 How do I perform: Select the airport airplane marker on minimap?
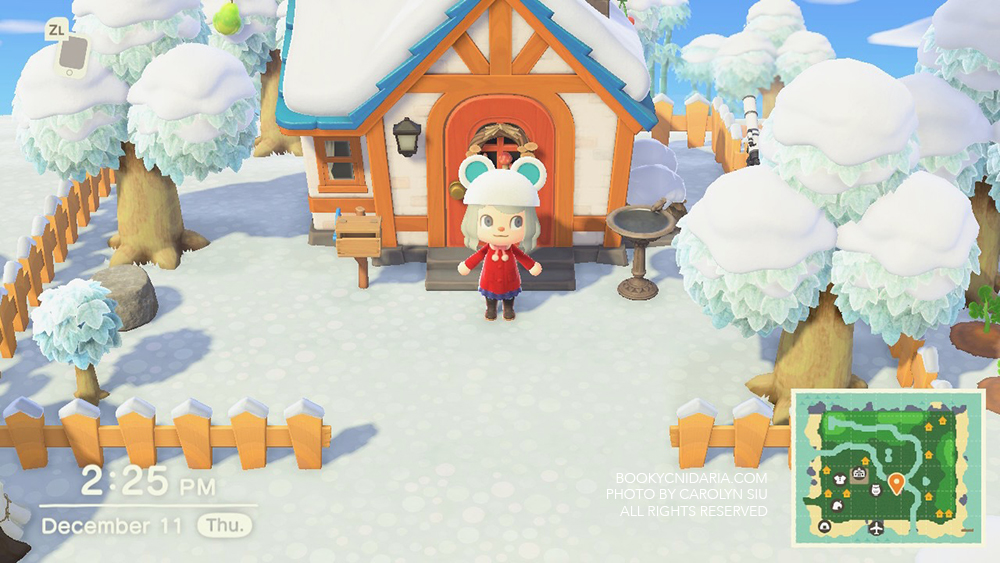coord(876,527)
